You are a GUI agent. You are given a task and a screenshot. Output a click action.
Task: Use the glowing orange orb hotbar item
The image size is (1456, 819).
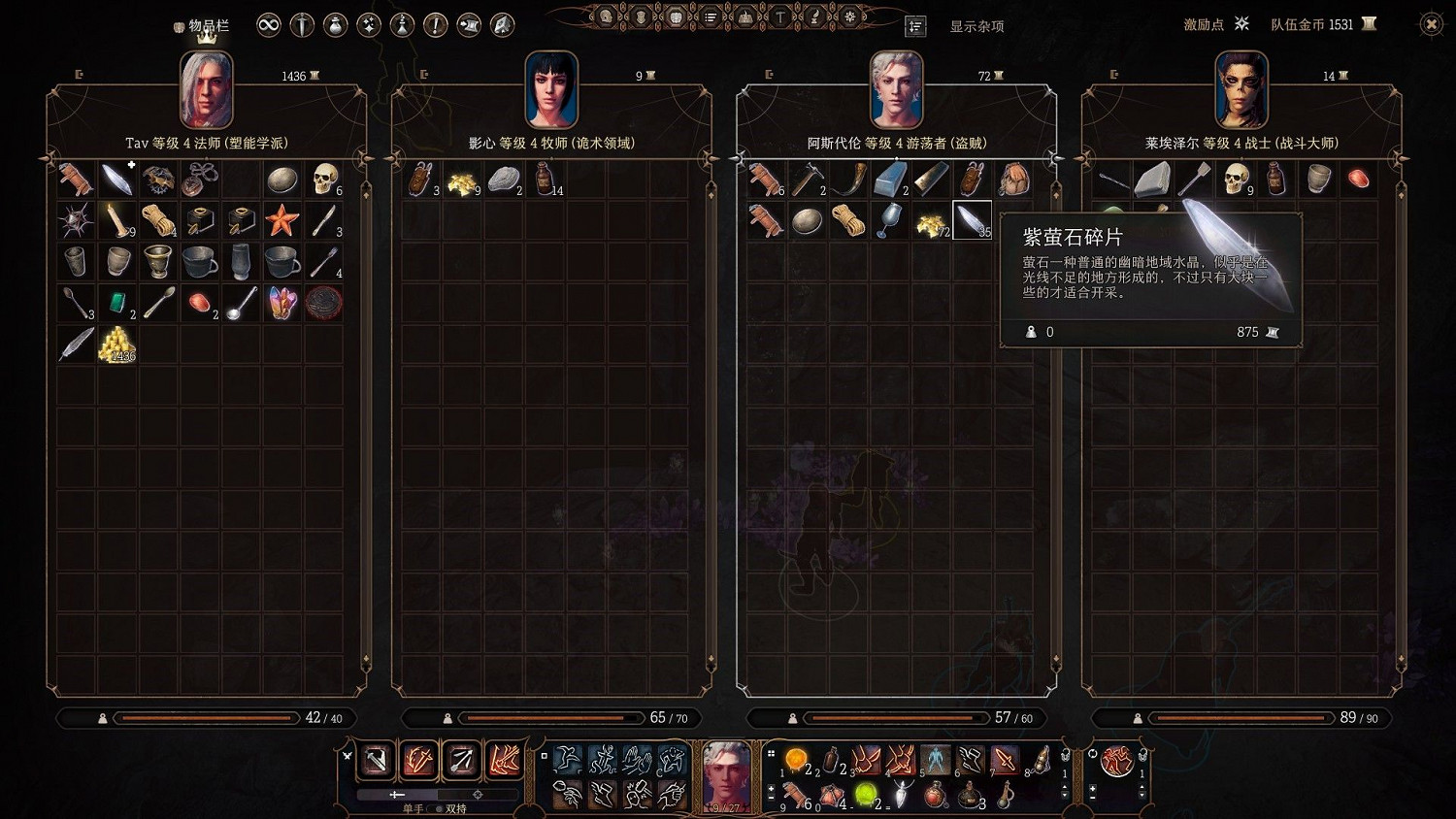pos(796,759)
